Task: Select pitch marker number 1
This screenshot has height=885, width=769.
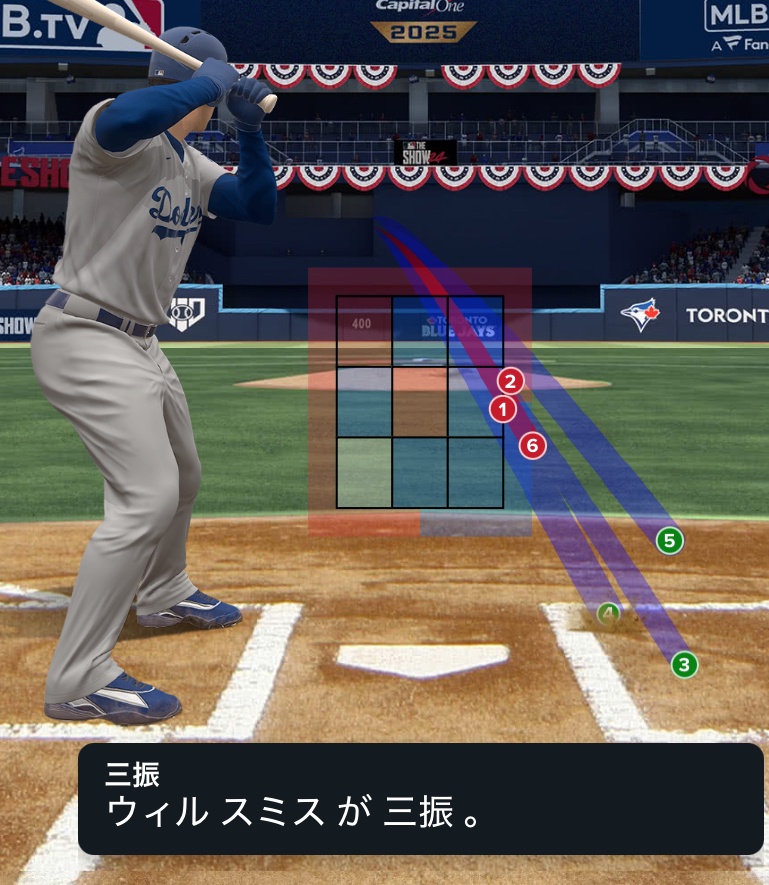Action: tap(503, 408)
